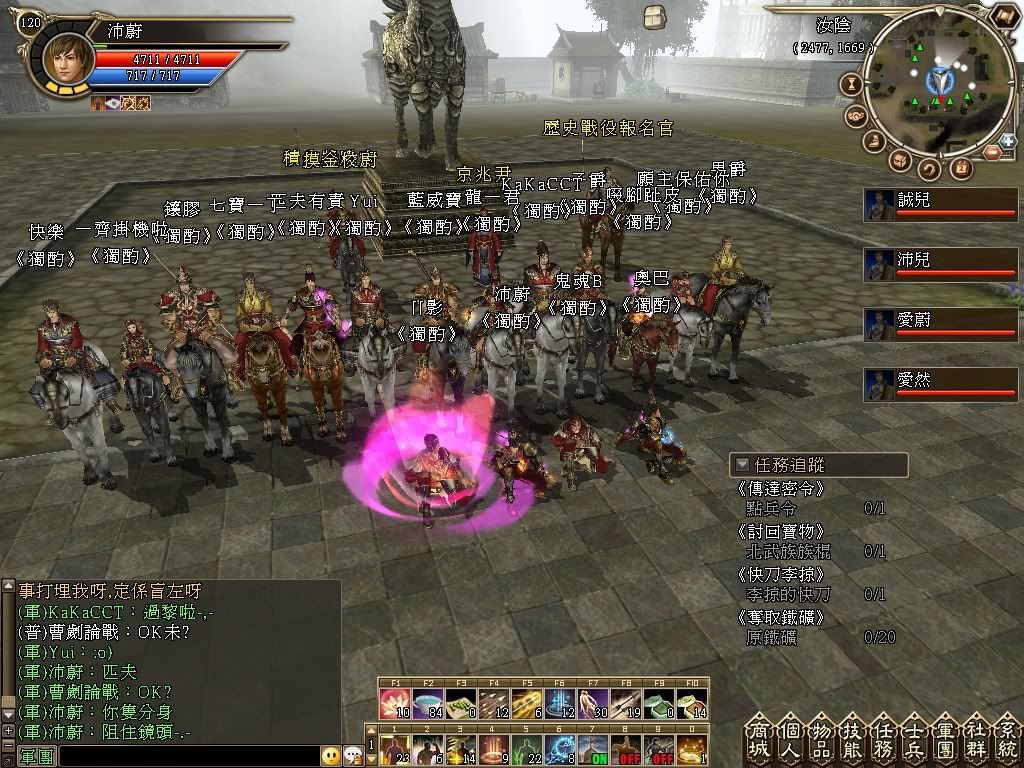Select party member 誠兒
Screen dimensions: 1024x768
940,203
